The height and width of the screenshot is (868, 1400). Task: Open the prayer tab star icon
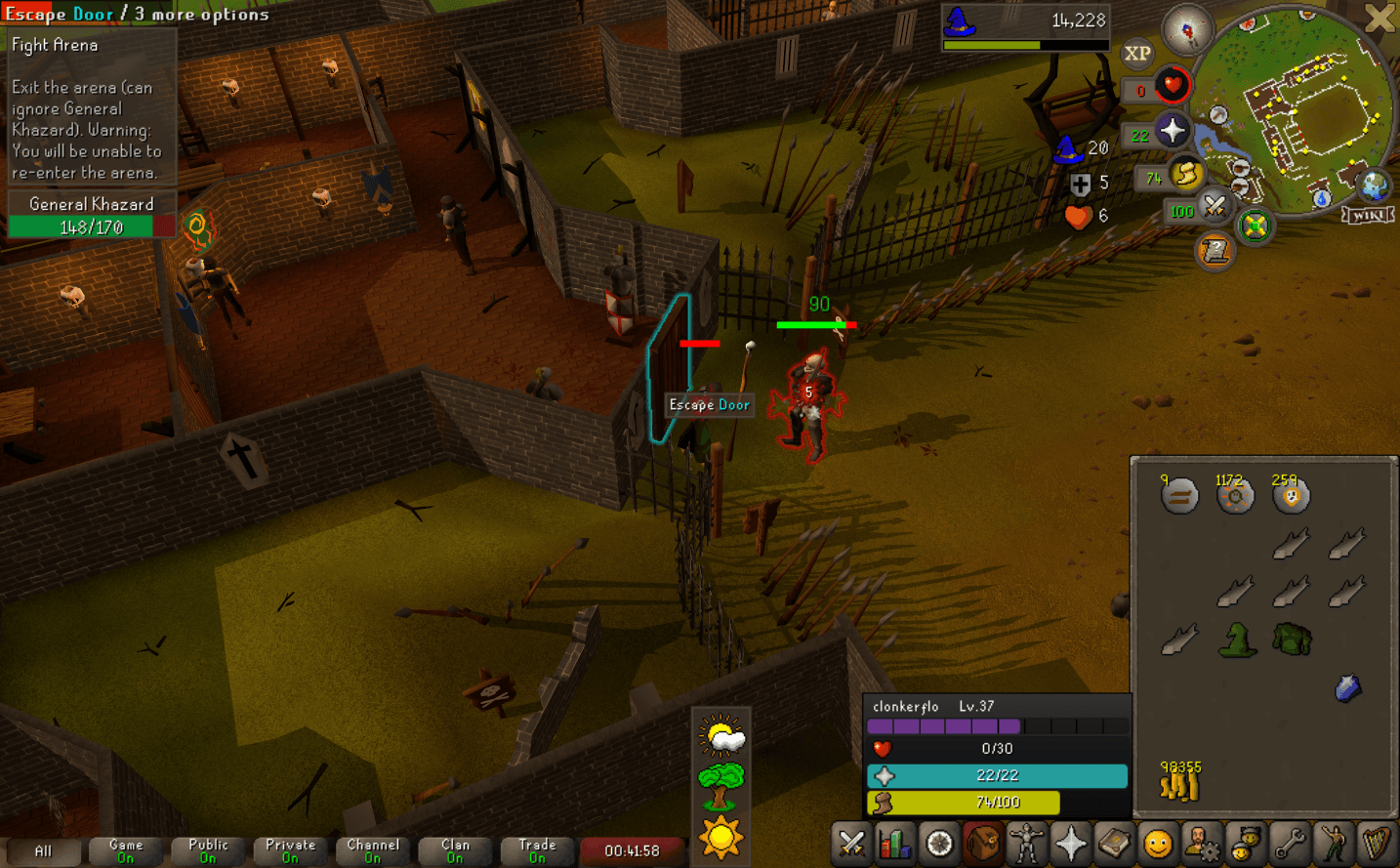1070,843
